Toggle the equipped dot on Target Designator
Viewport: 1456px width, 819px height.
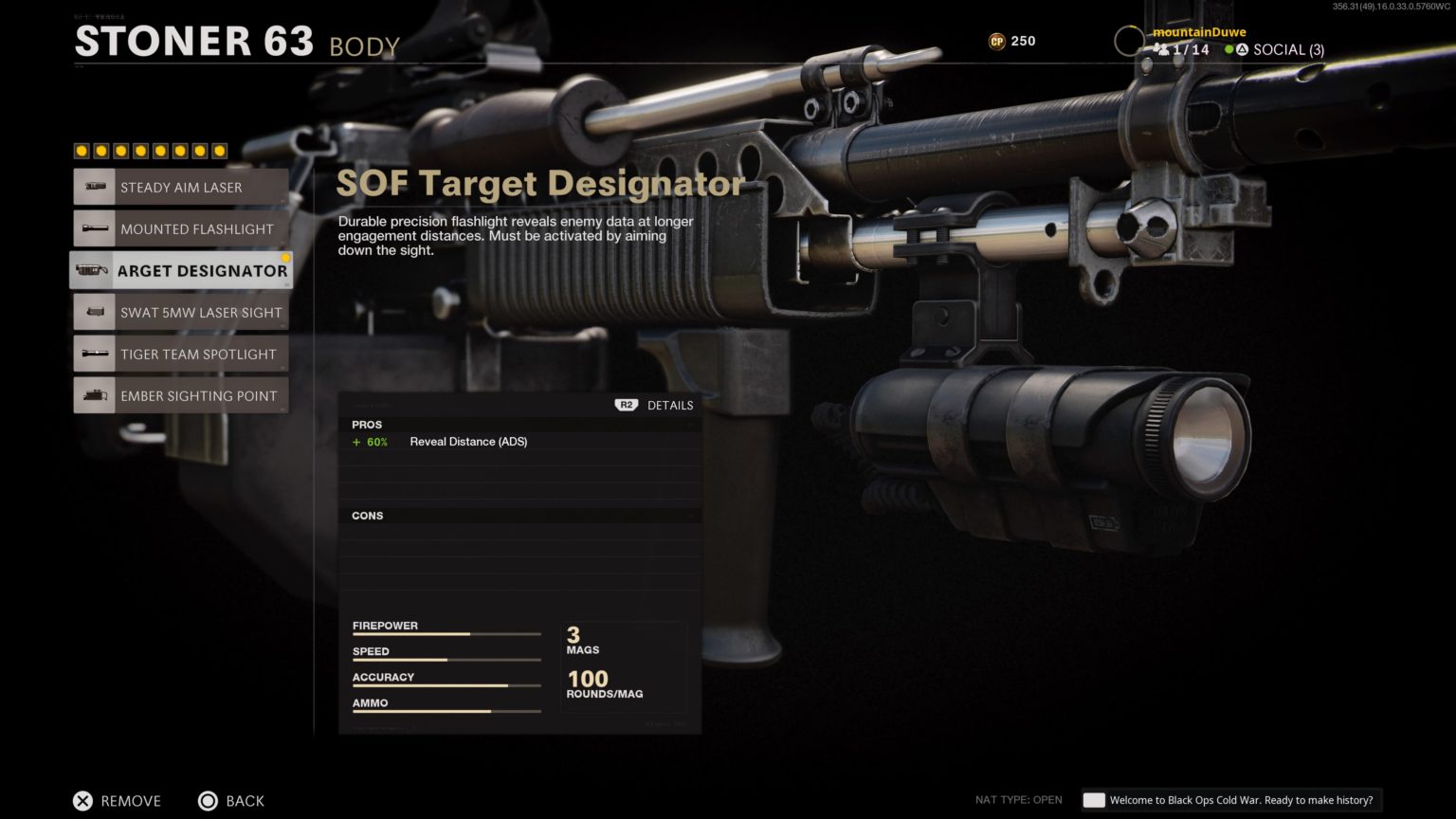point(286,256)
